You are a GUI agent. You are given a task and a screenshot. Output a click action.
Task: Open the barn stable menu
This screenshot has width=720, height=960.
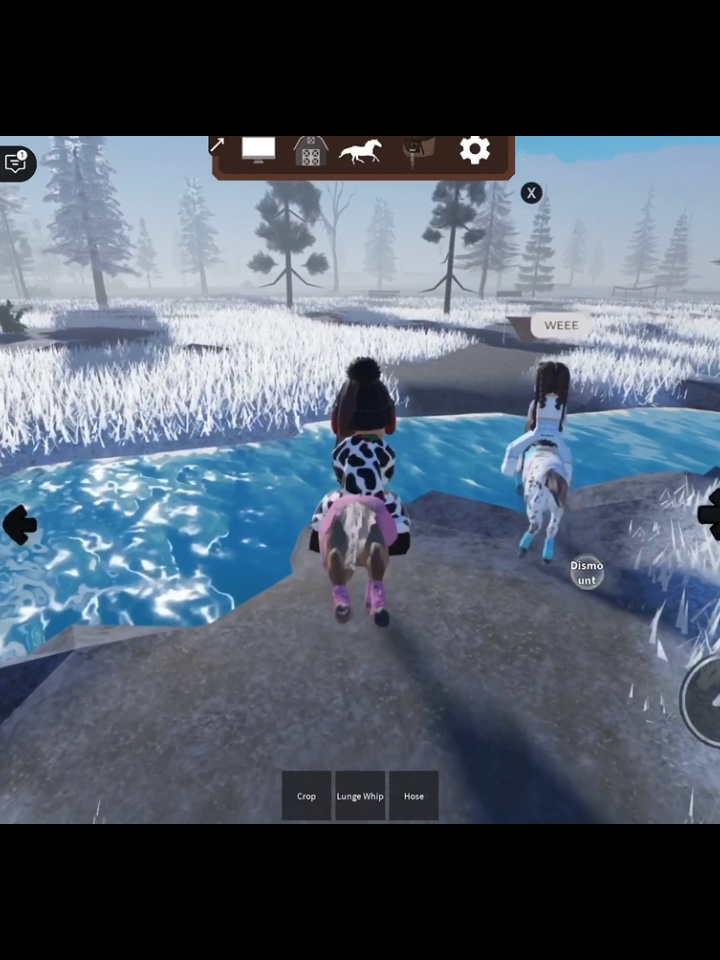311,152
